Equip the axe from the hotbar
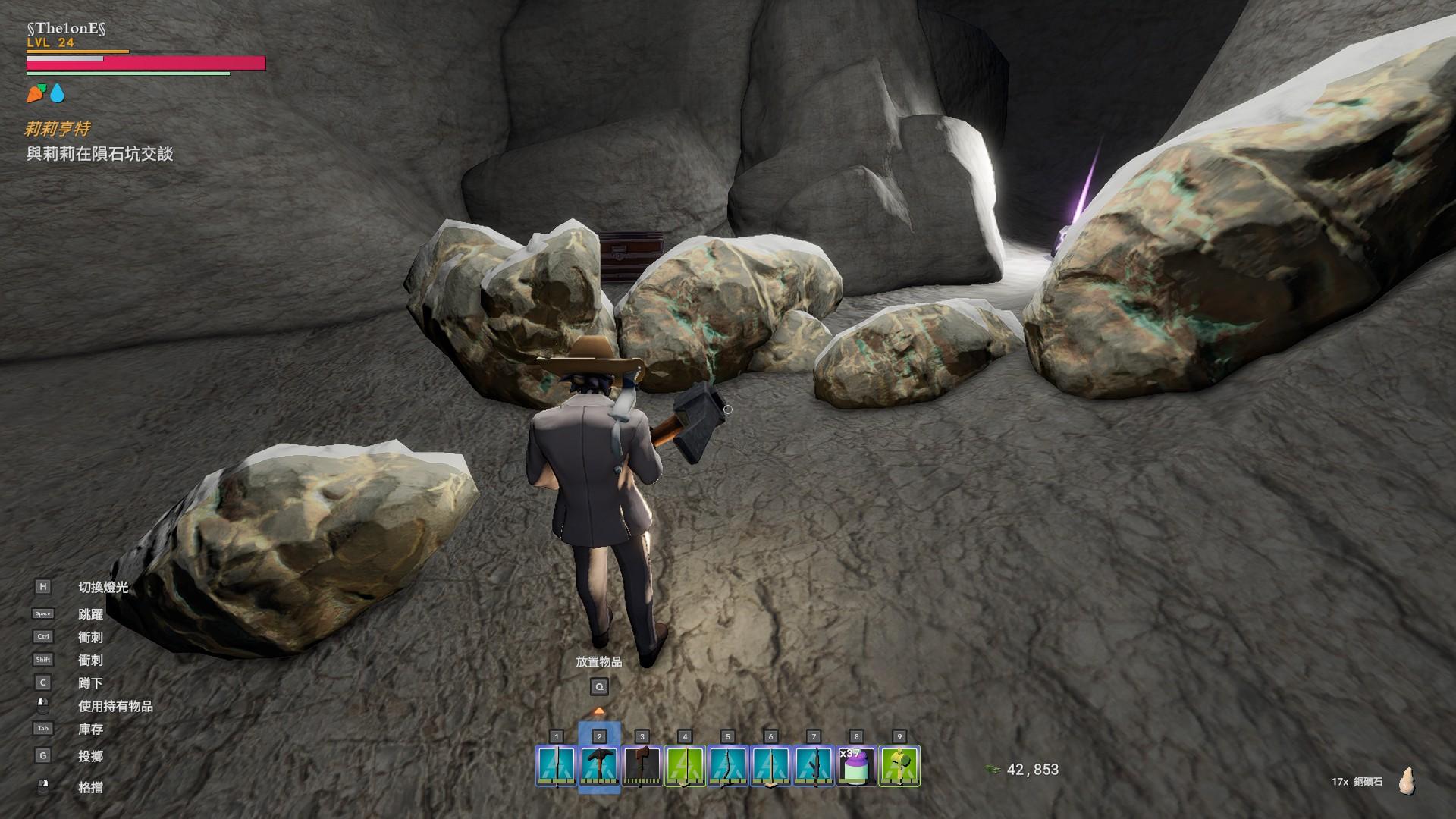This screenshot has height=819, width=1456. pyautogui.click(x=642, y=765)
